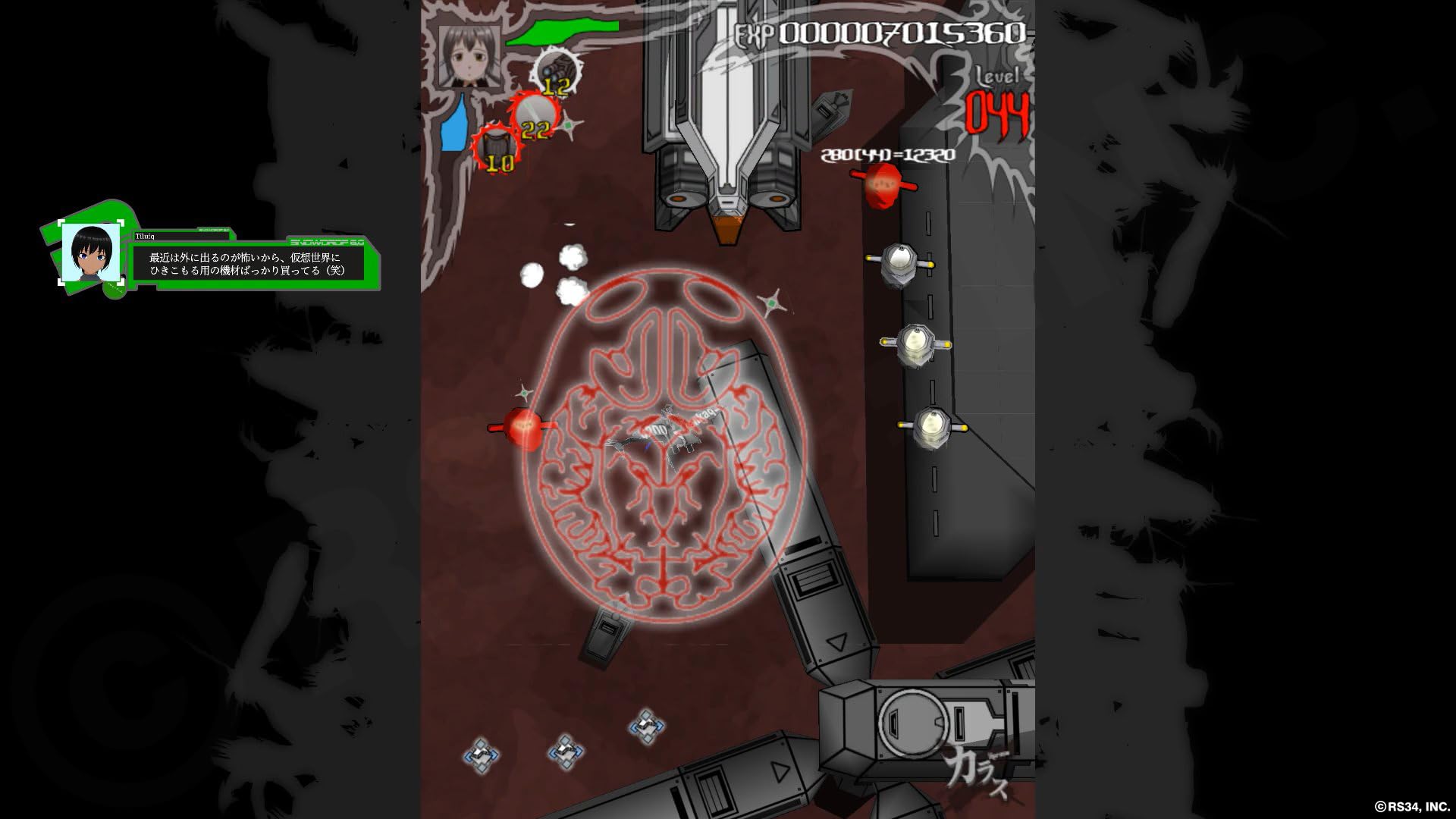Choose the red-ringed weapon icon showing 22
Viewport: 1456px width, 819px height.
535,116
